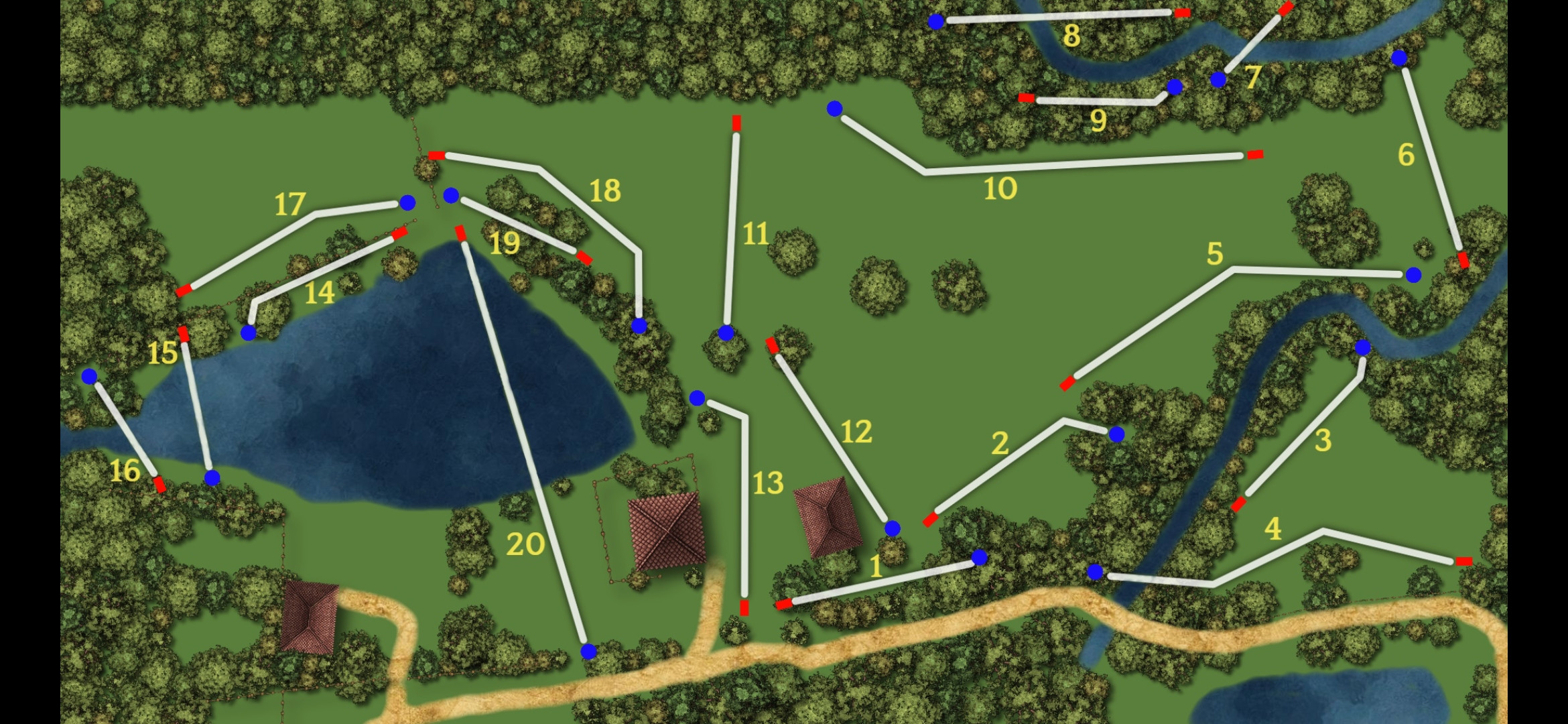Select hole 17 on the map
This screenshot has width=1568, height=724.
(289, 204)
